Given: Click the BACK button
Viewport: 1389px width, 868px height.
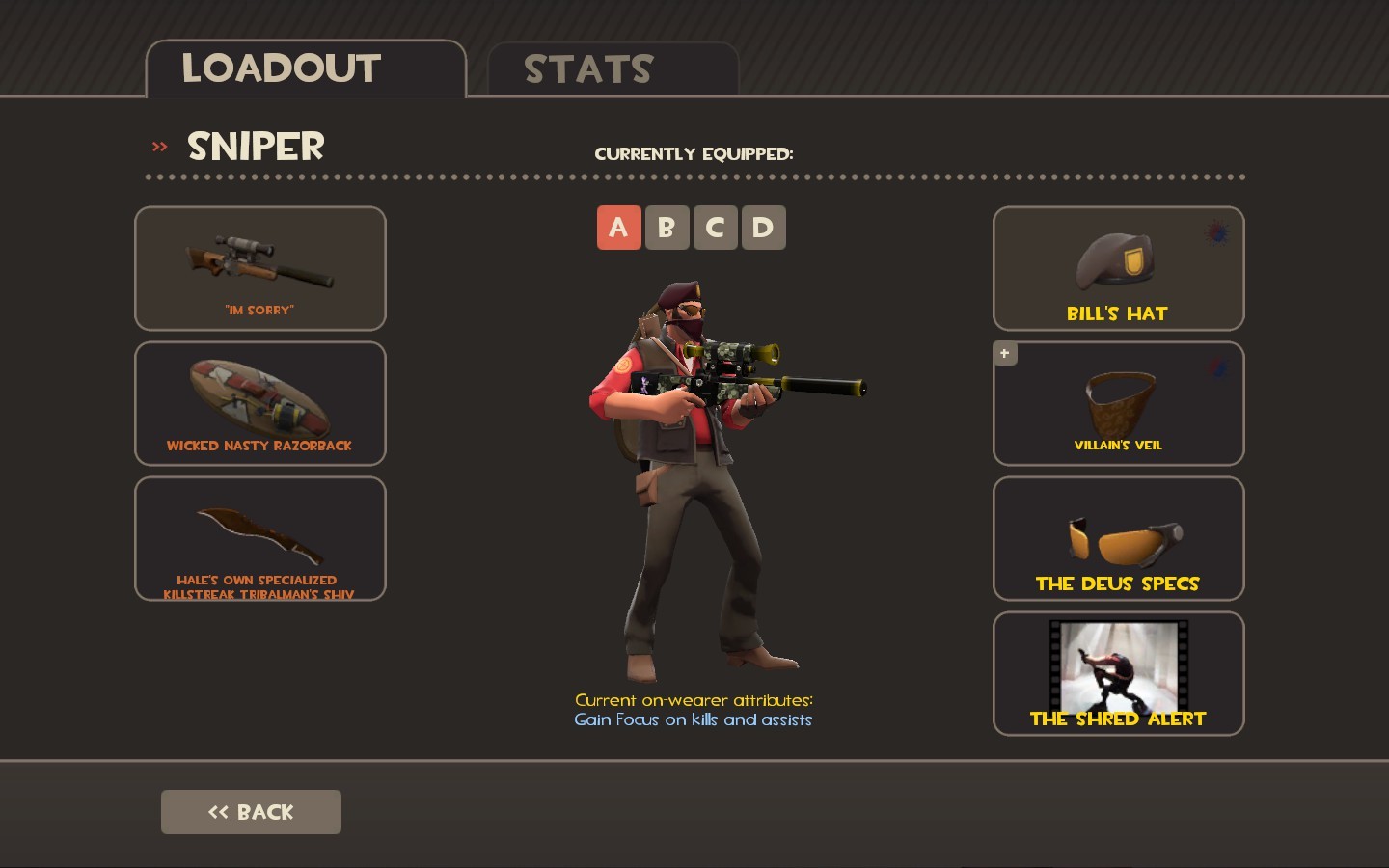Looking at the screenshot, I should coord(251,811).
